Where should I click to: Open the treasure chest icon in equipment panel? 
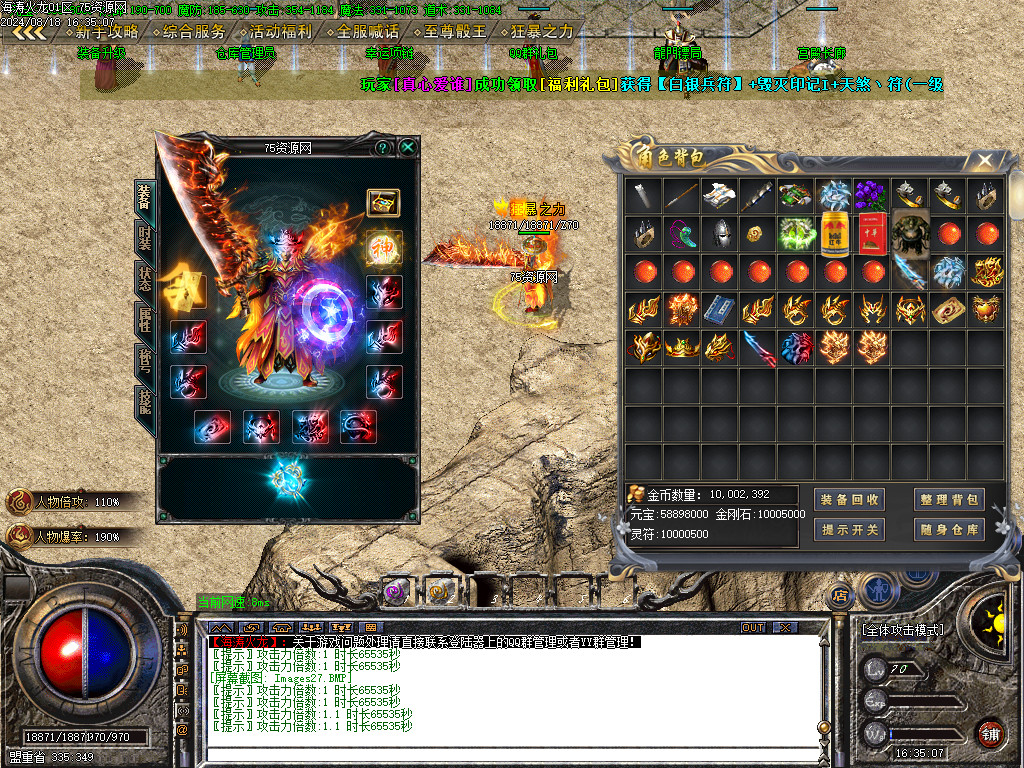pyautogui.click(x=383, y=203)
